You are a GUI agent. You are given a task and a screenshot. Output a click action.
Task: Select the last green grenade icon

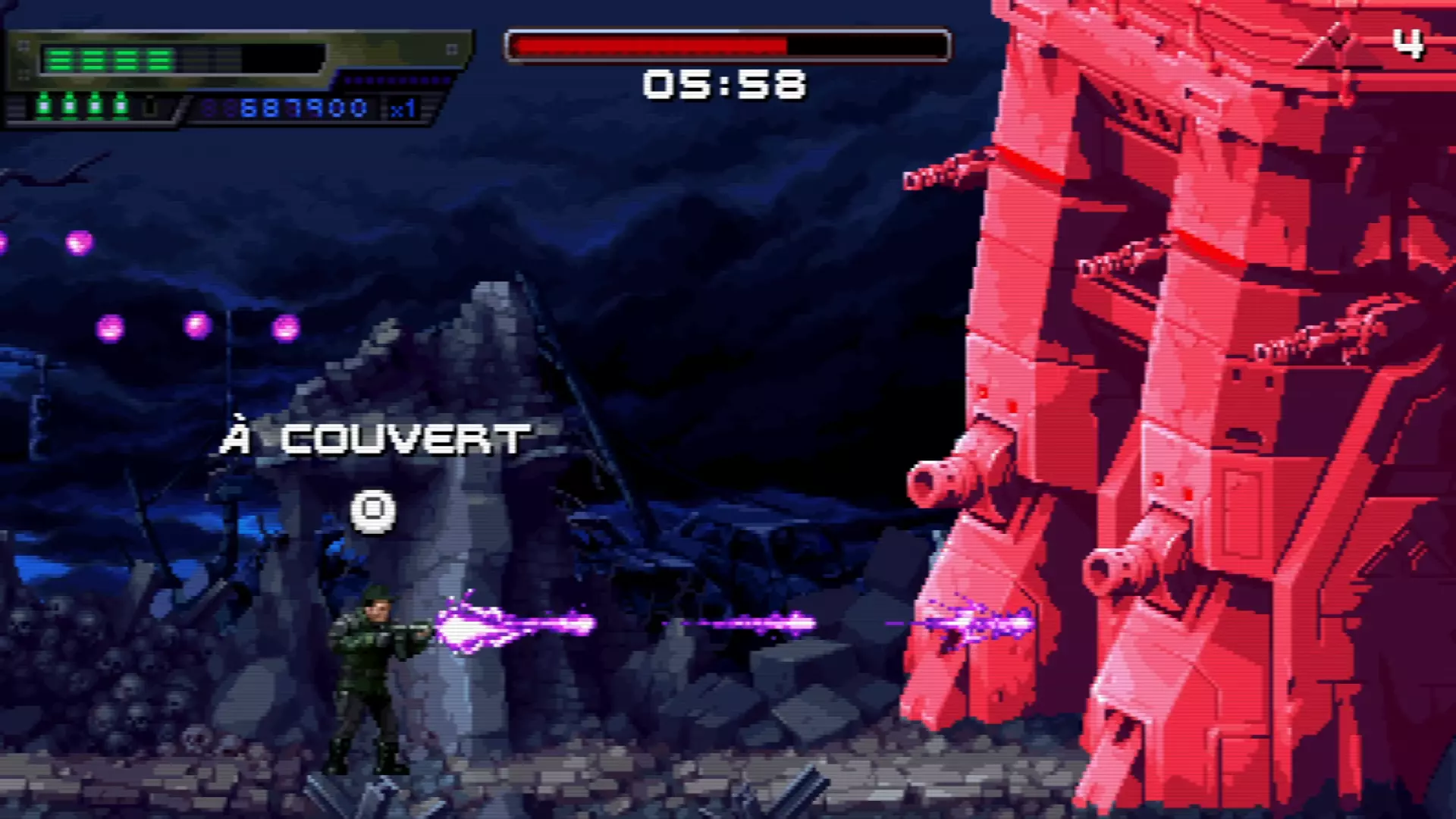[x=121, y=104]
